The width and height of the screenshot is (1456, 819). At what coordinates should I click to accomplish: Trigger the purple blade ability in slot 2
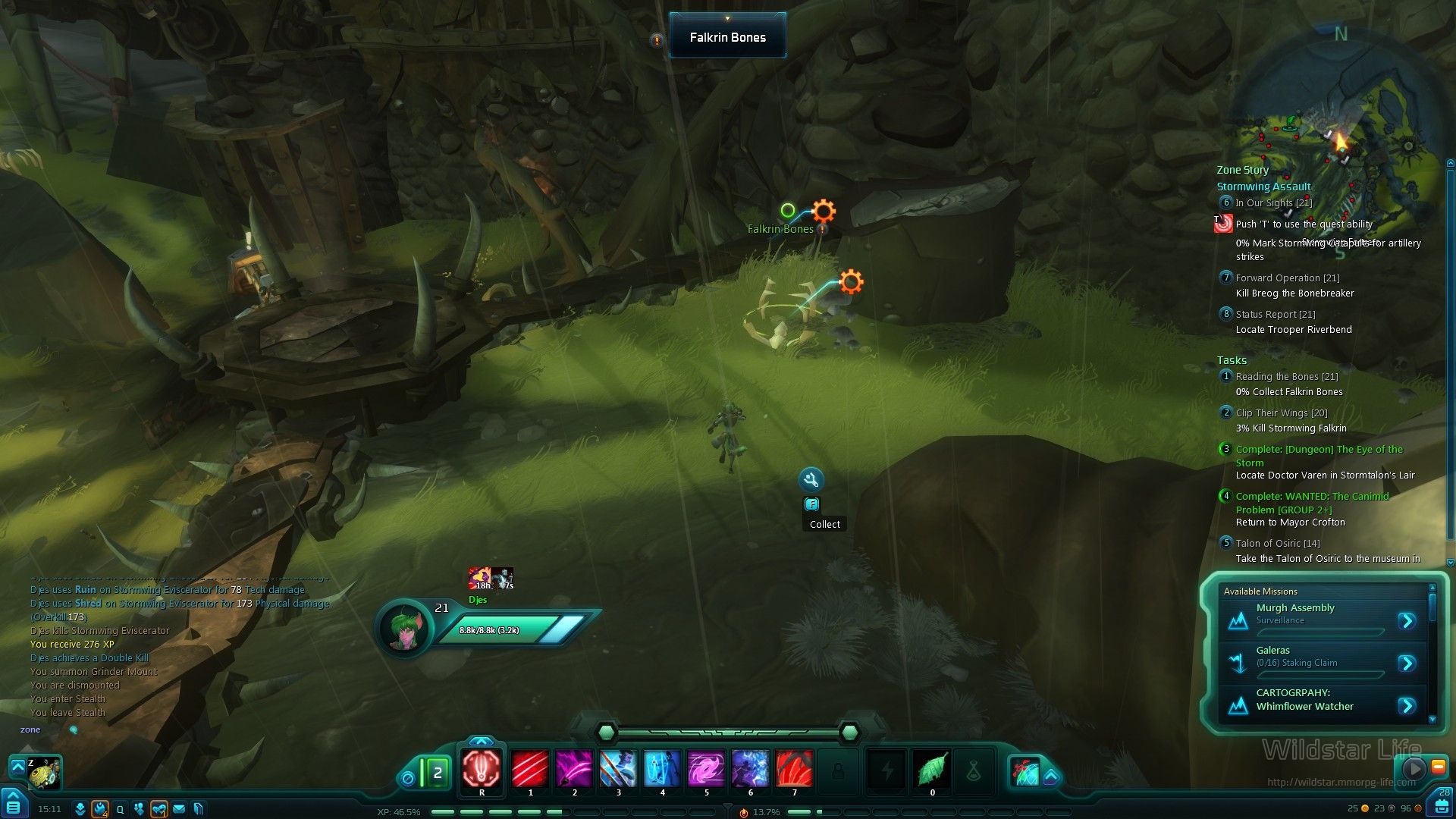coord(574,769)
